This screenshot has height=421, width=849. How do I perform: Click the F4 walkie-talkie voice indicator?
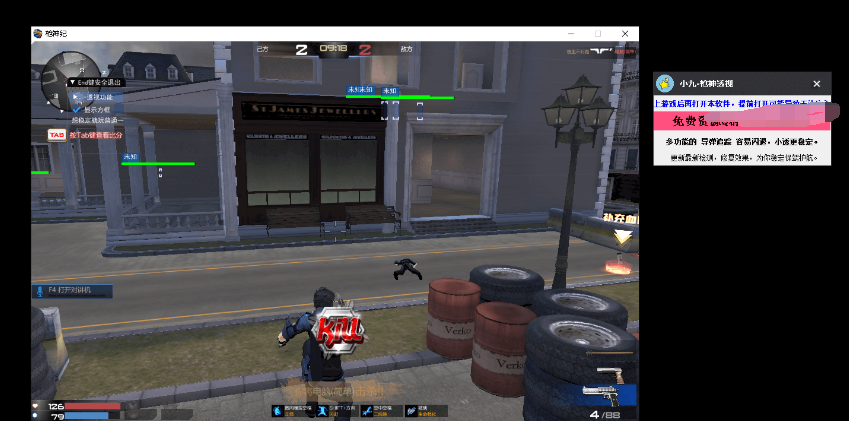pos(71,290)
